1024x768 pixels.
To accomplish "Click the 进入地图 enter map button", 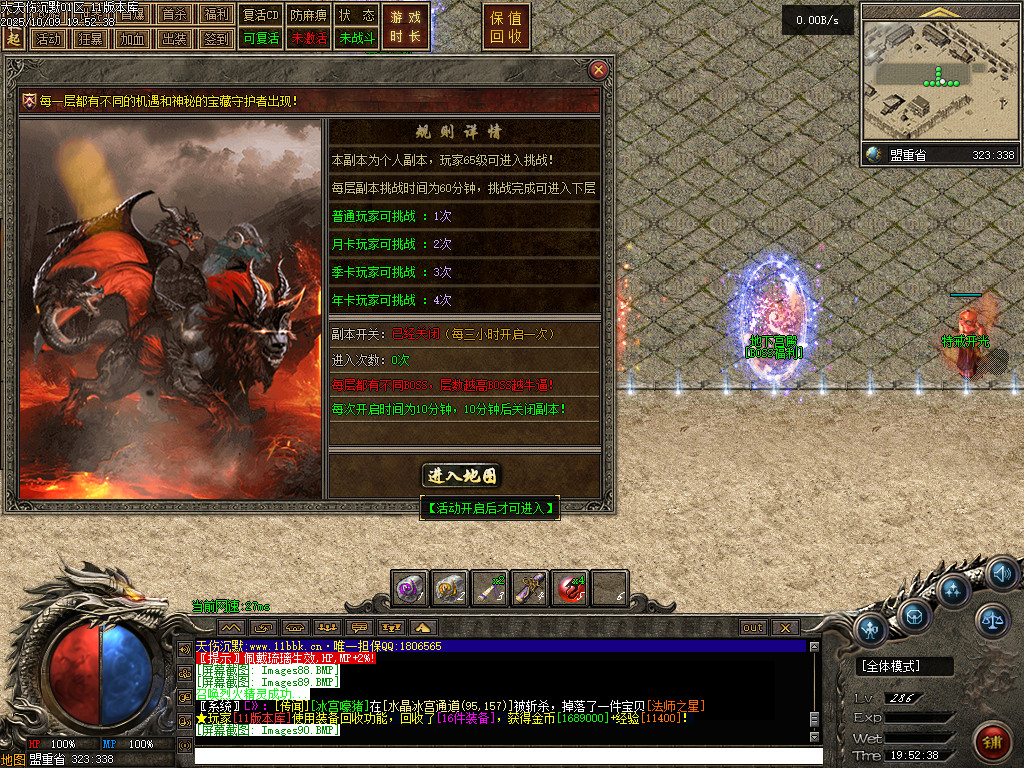I will 461,476.
